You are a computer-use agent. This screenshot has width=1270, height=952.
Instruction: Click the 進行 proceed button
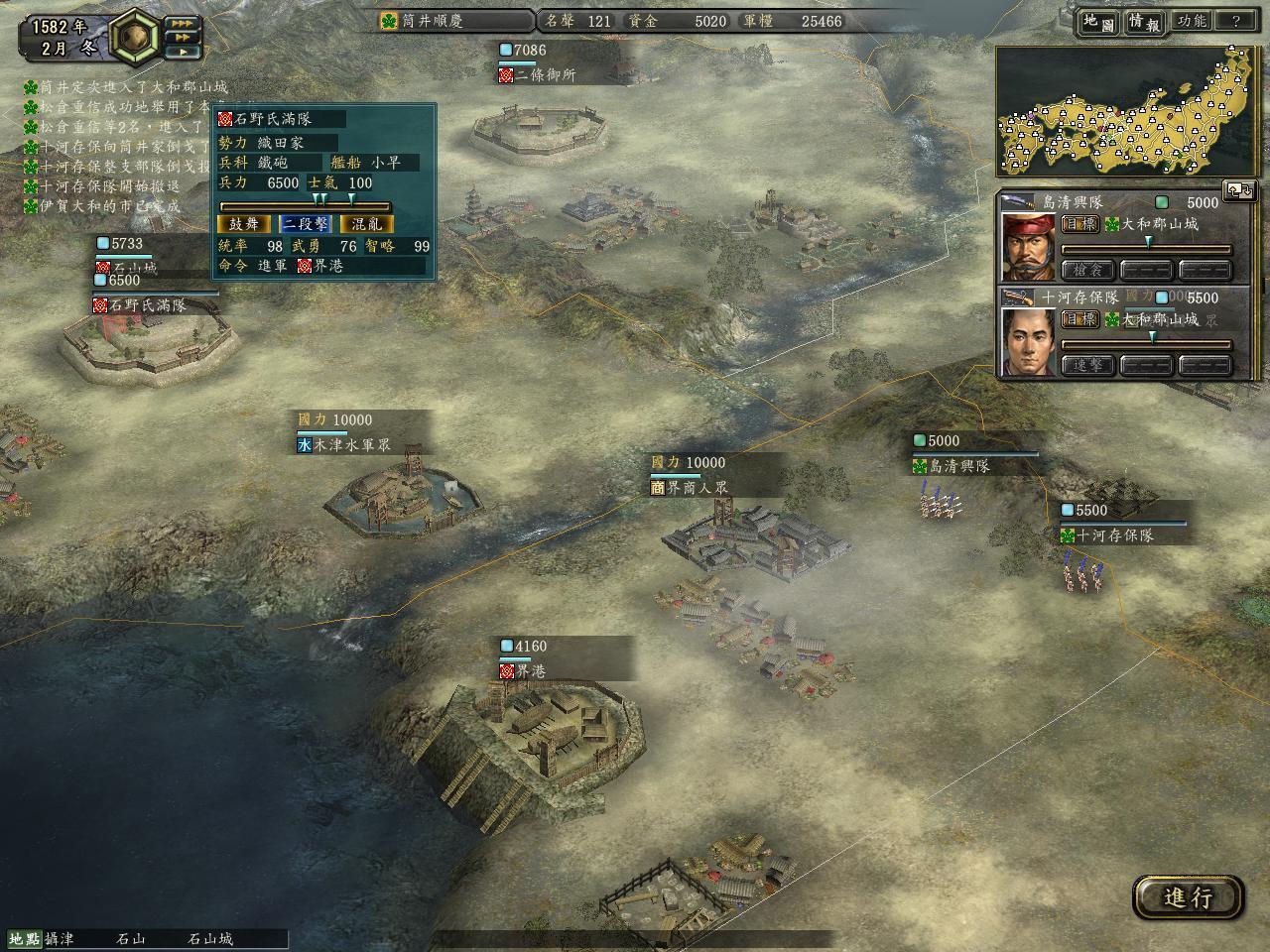point(1188,897)
